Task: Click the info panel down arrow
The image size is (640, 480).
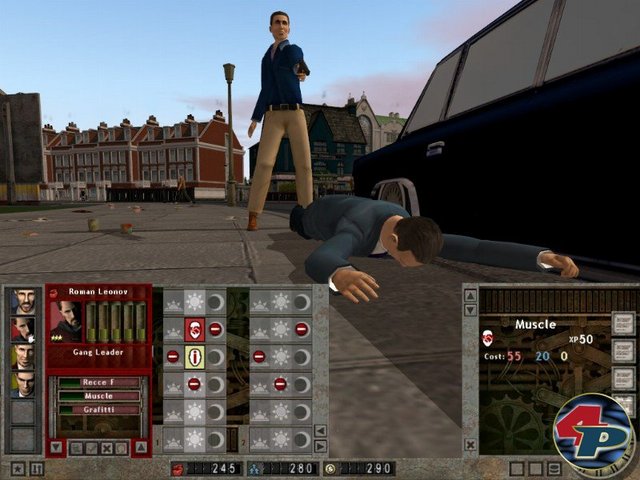Action: pos(471,310)
